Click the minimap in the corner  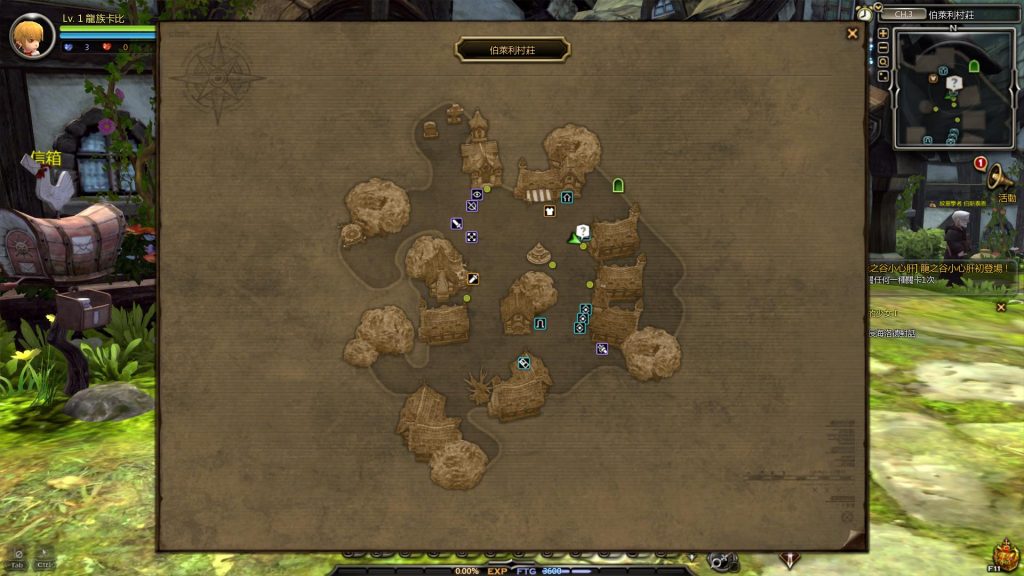953,88
